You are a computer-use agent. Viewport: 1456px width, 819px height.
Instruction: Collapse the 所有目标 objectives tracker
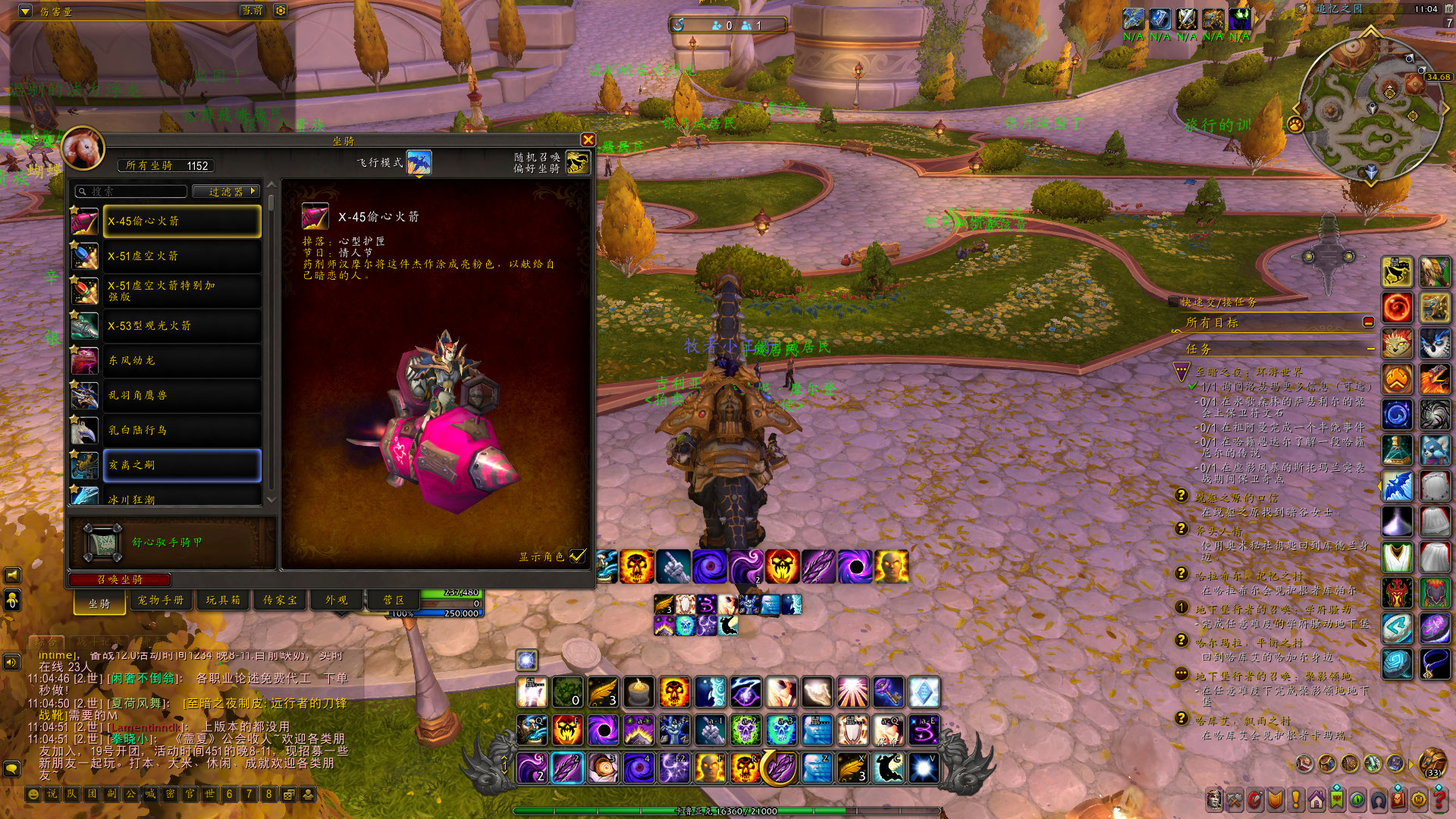click(1368, 322)
